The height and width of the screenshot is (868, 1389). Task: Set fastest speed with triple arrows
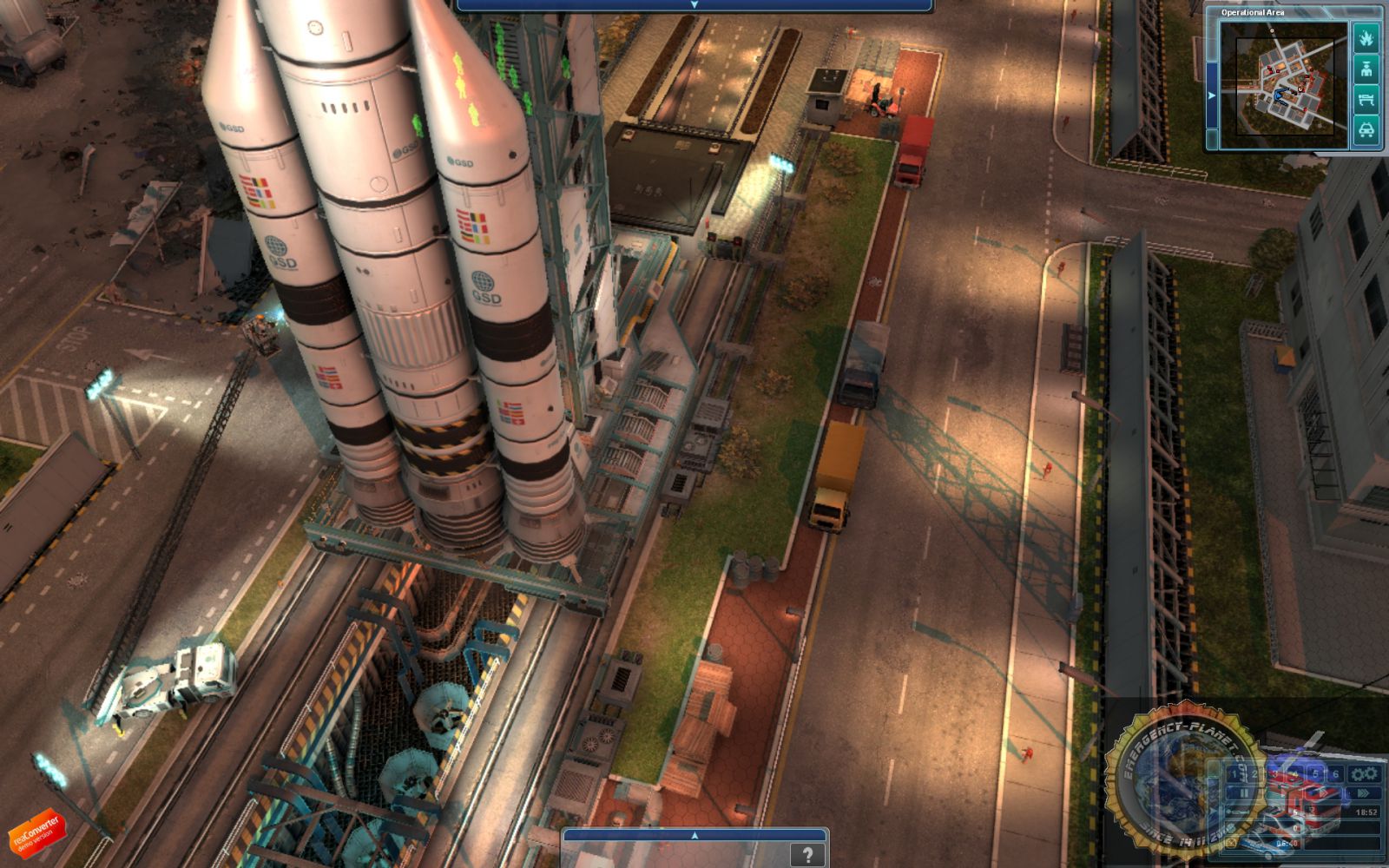pyautogui.click(x=1364, y=793)
